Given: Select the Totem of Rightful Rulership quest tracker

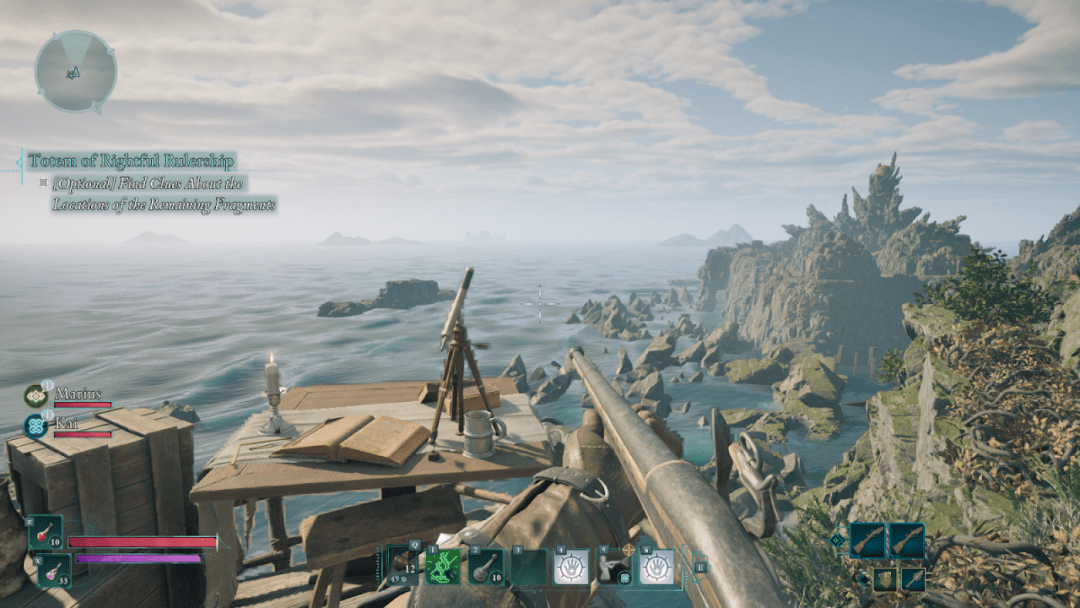Looking at the screenshot, I should tap(131, 161).
